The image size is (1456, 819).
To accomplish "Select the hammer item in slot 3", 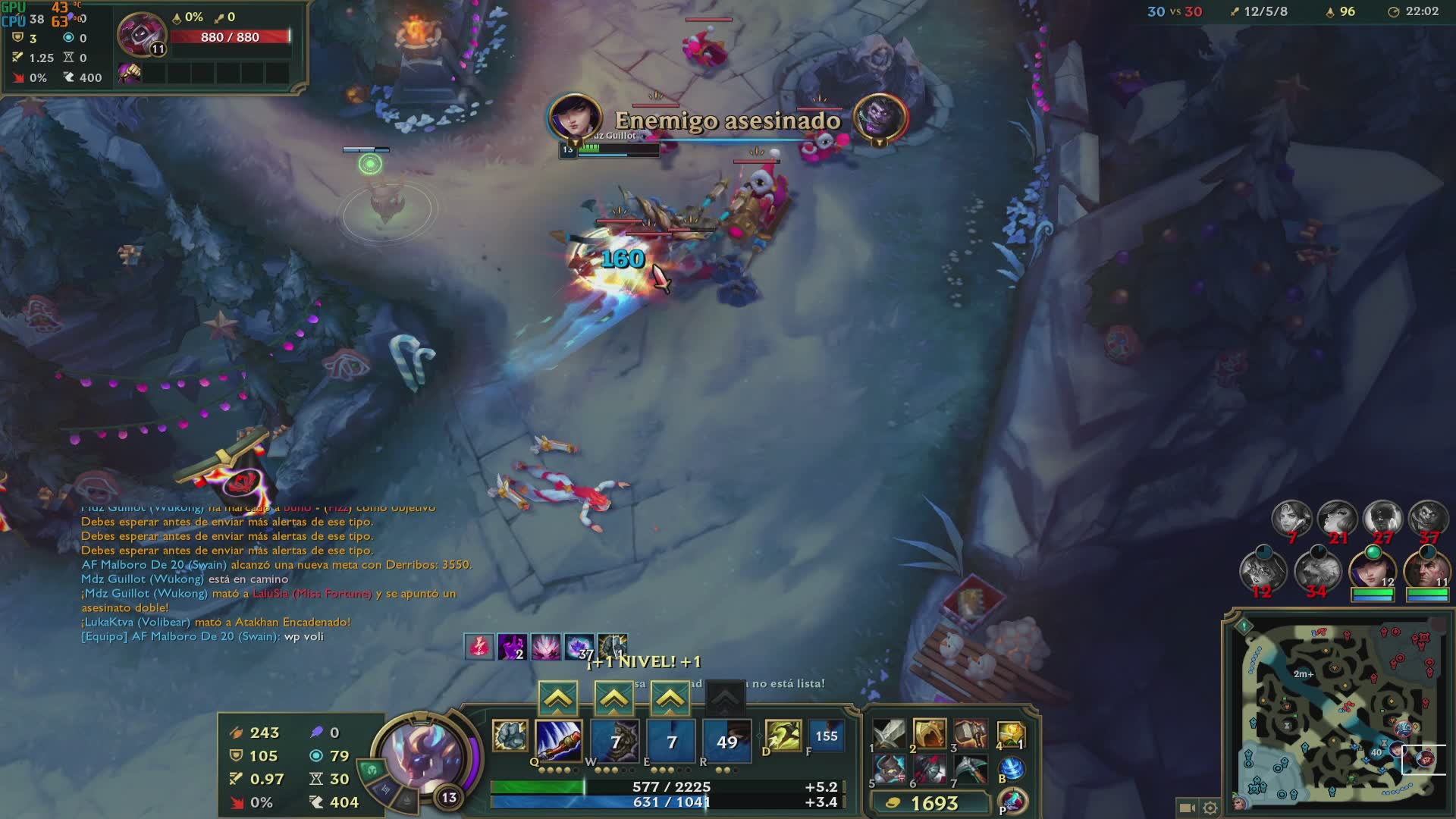I will coord(970,734).
